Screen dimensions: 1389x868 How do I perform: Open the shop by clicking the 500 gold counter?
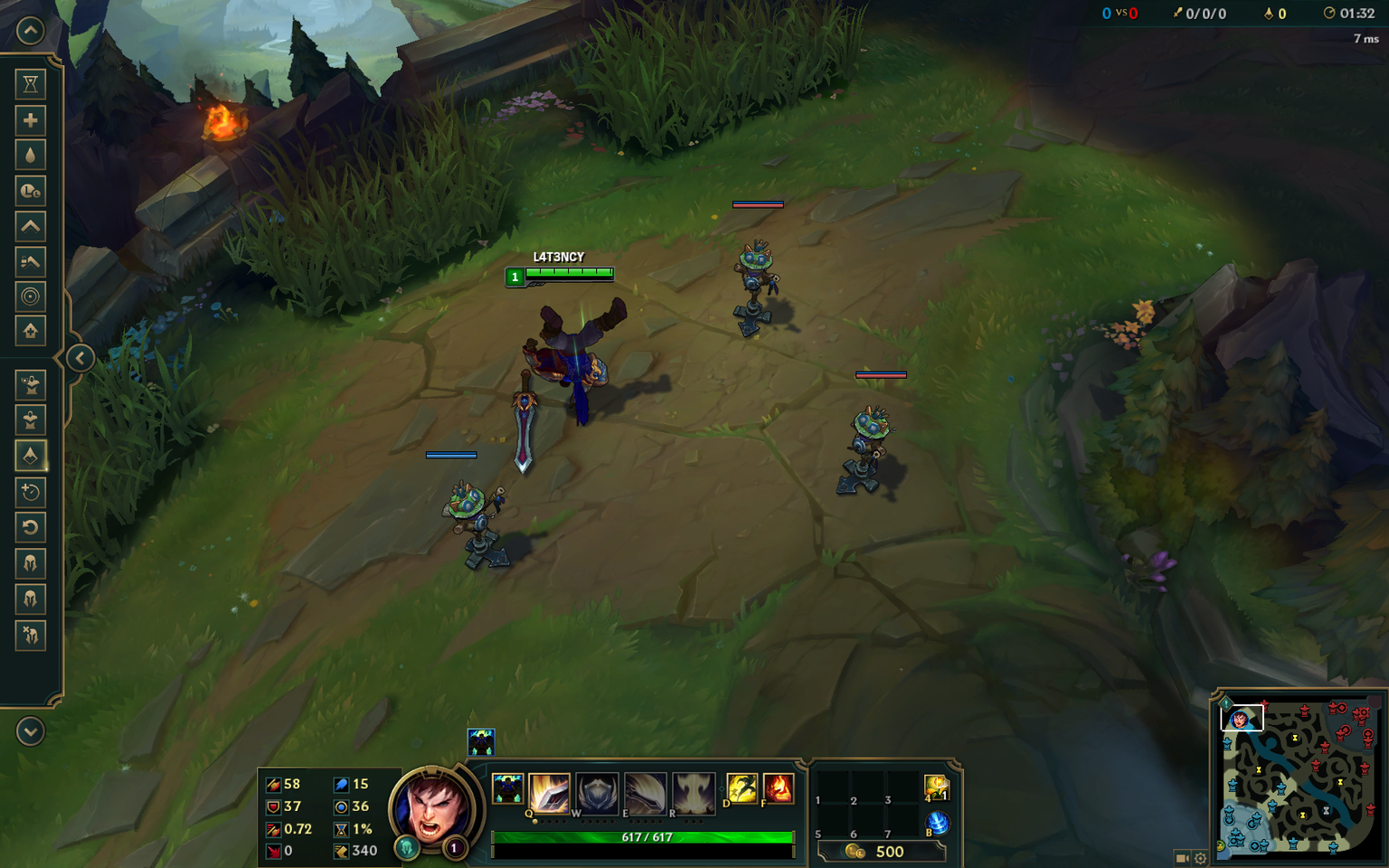890,851
